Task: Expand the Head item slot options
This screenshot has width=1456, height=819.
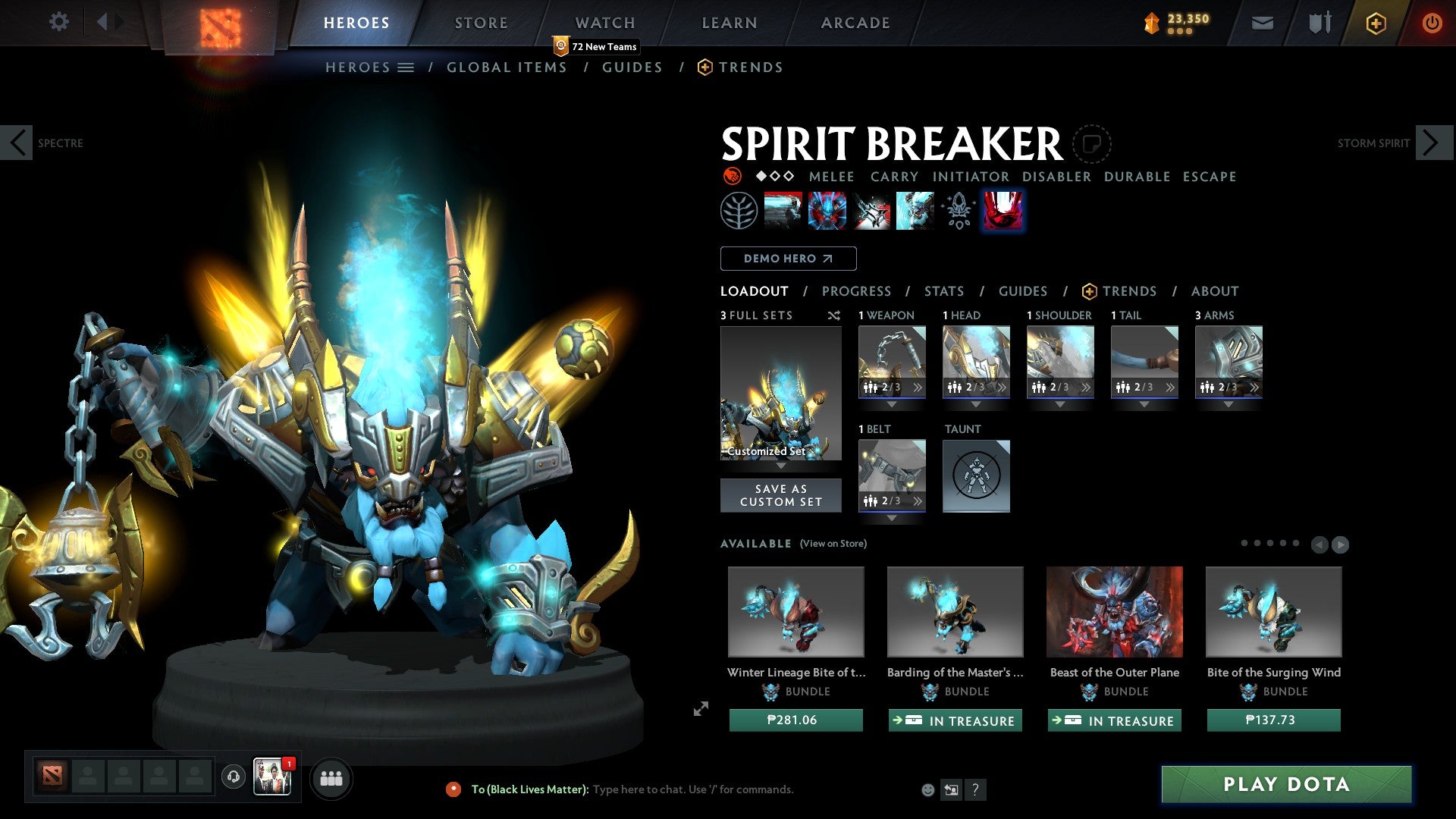Action: [x=1003, y=387]
